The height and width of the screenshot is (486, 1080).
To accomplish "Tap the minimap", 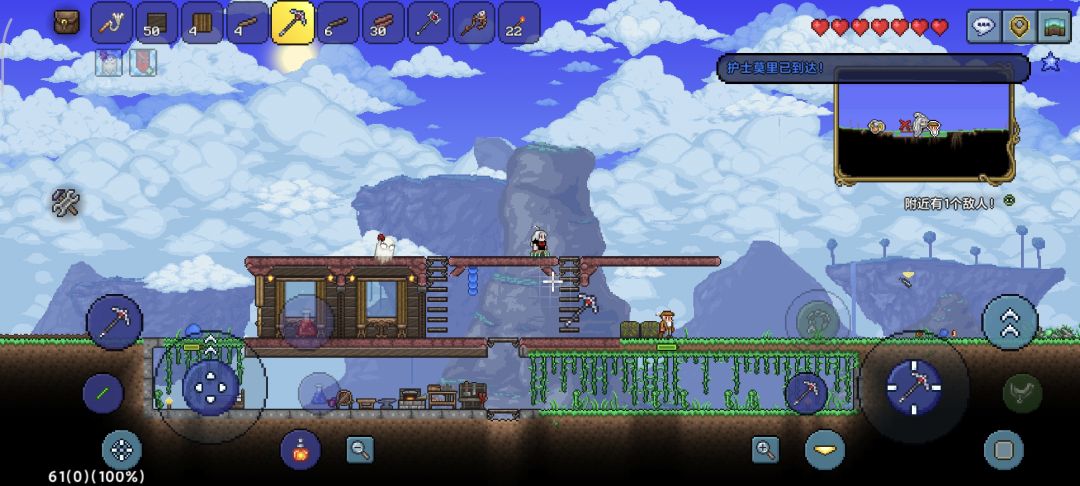I will pyautogui.click(x=924, y=128).
